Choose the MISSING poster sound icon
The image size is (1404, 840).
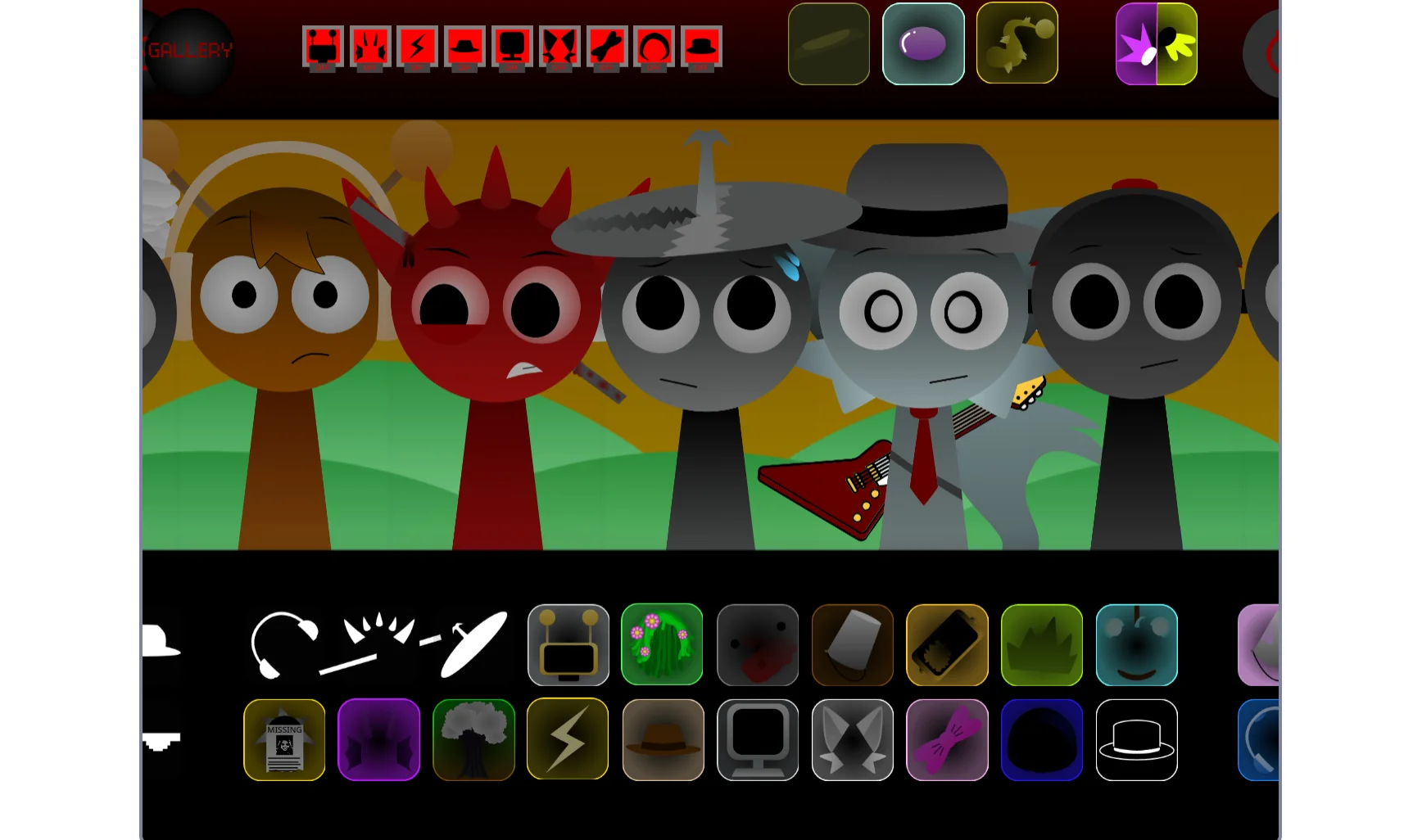pos(284,738)
